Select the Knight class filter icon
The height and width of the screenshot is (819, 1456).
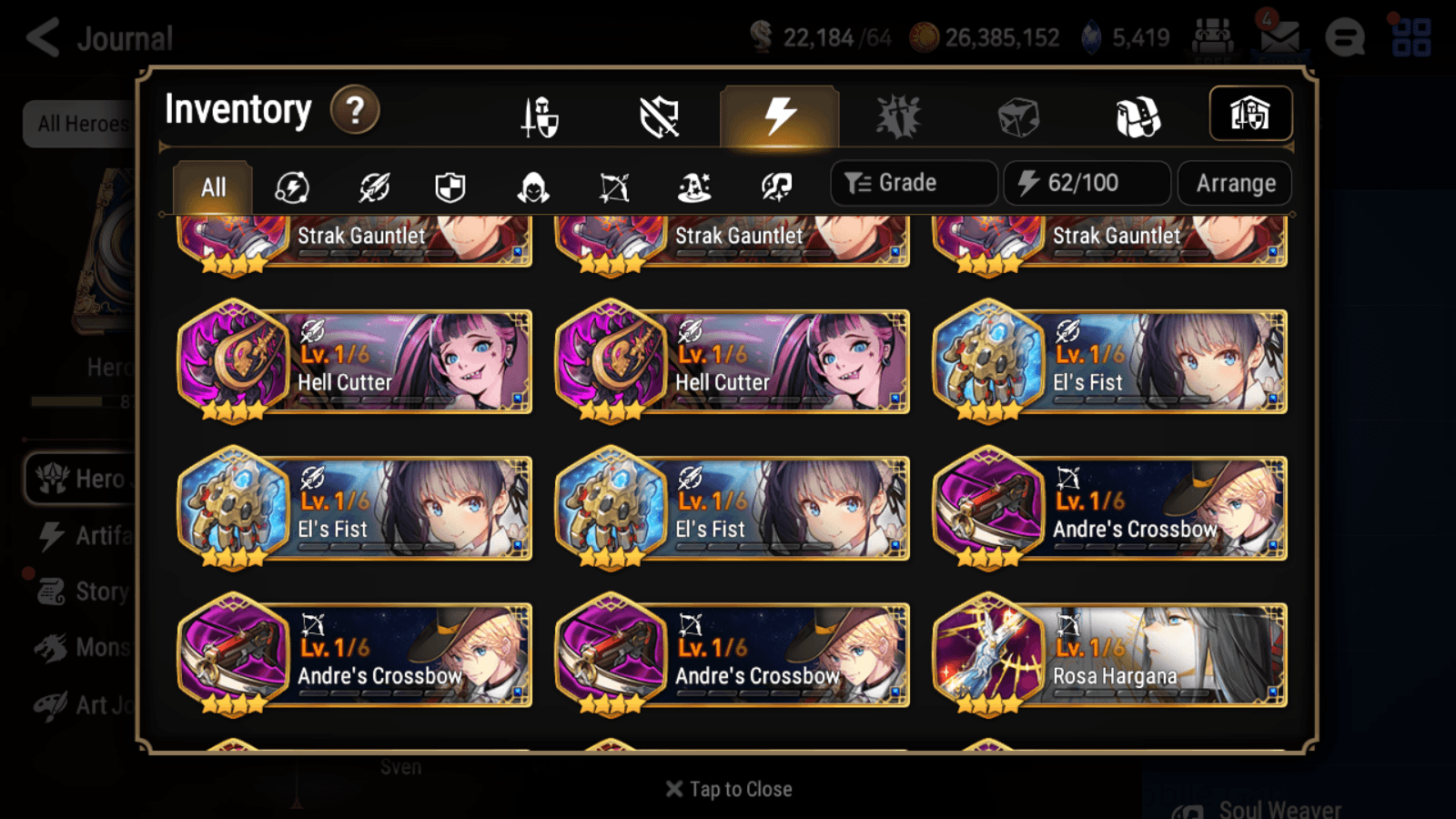(x=450, y=187)
